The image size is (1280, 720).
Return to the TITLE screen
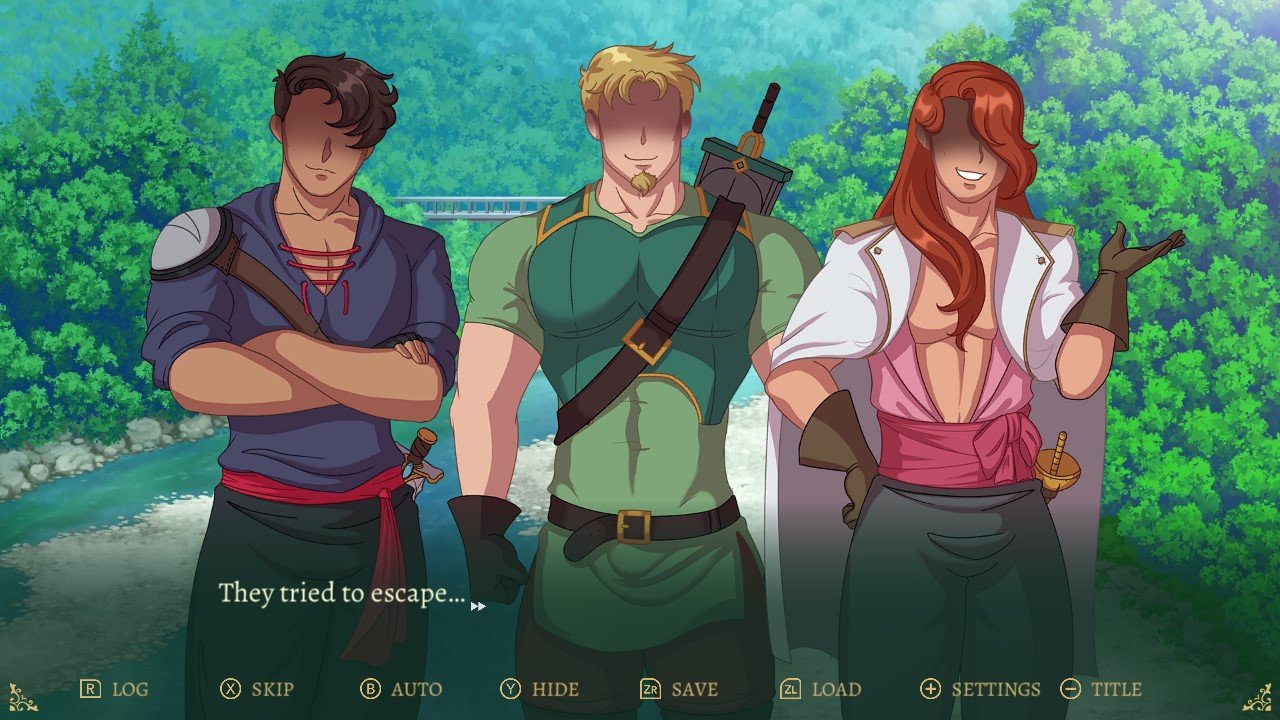1117,689
